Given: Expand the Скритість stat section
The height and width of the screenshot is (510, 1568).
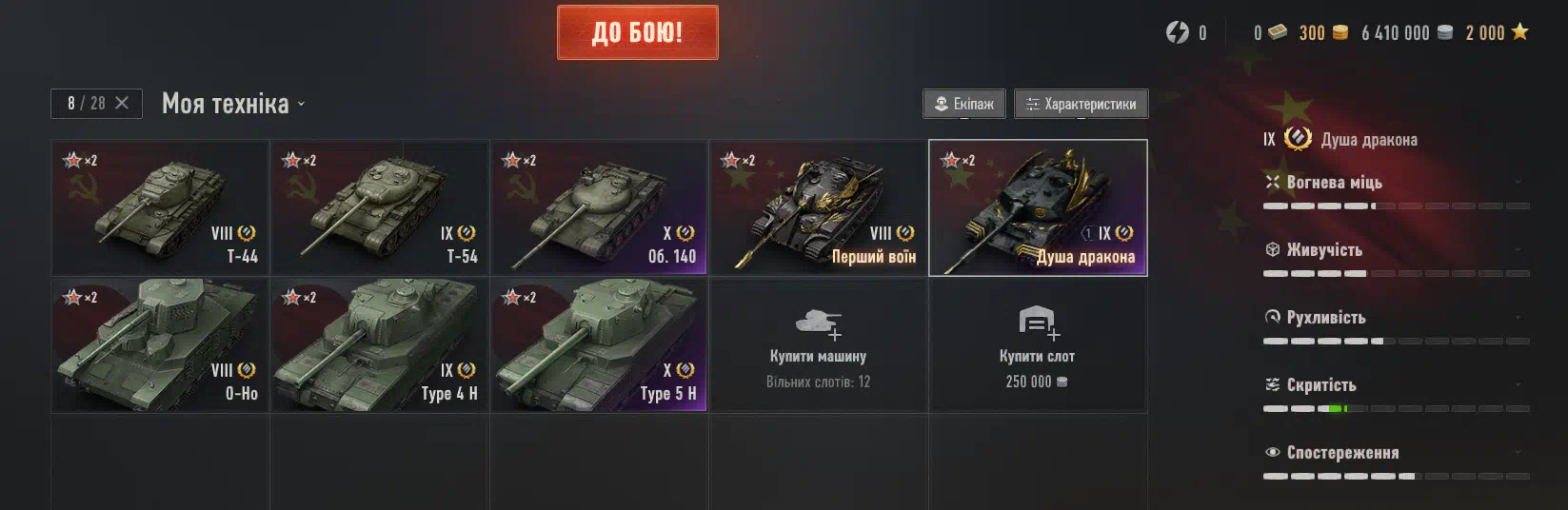Looking at the screenshot, I should pos(1518,384).
